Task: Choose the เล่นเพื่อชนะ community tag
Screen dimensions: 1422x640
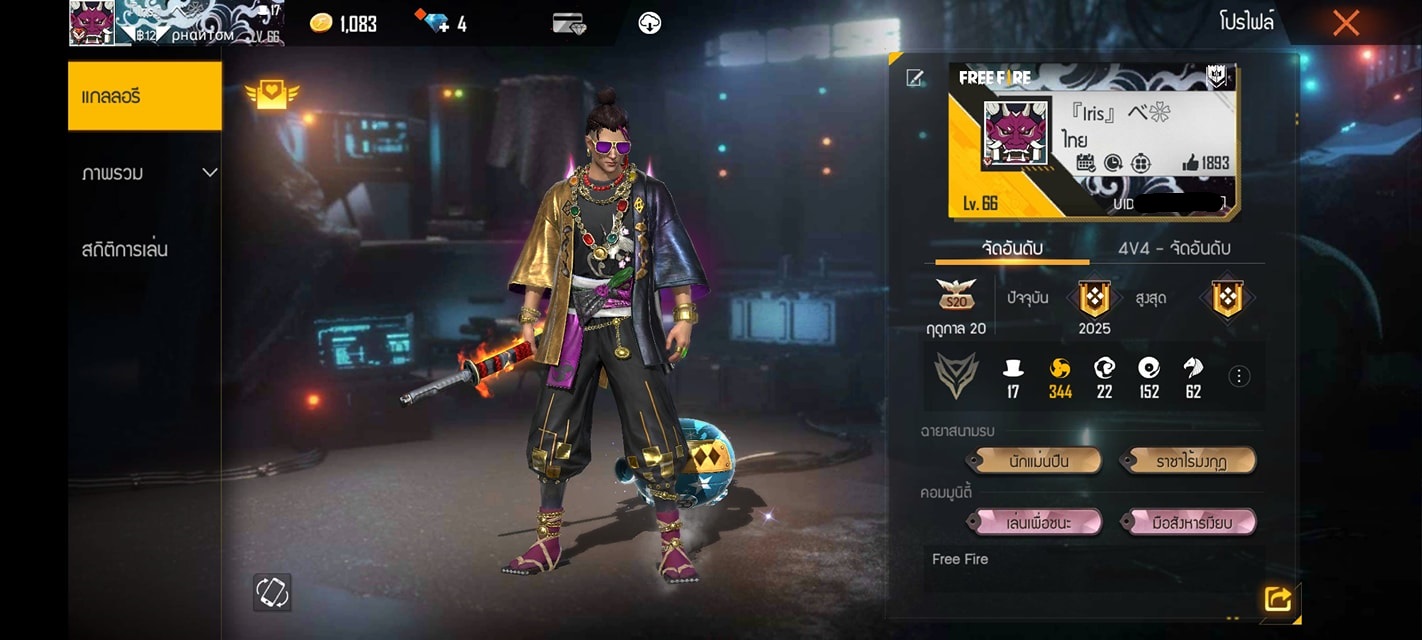Action: [x=1035, y=522]
